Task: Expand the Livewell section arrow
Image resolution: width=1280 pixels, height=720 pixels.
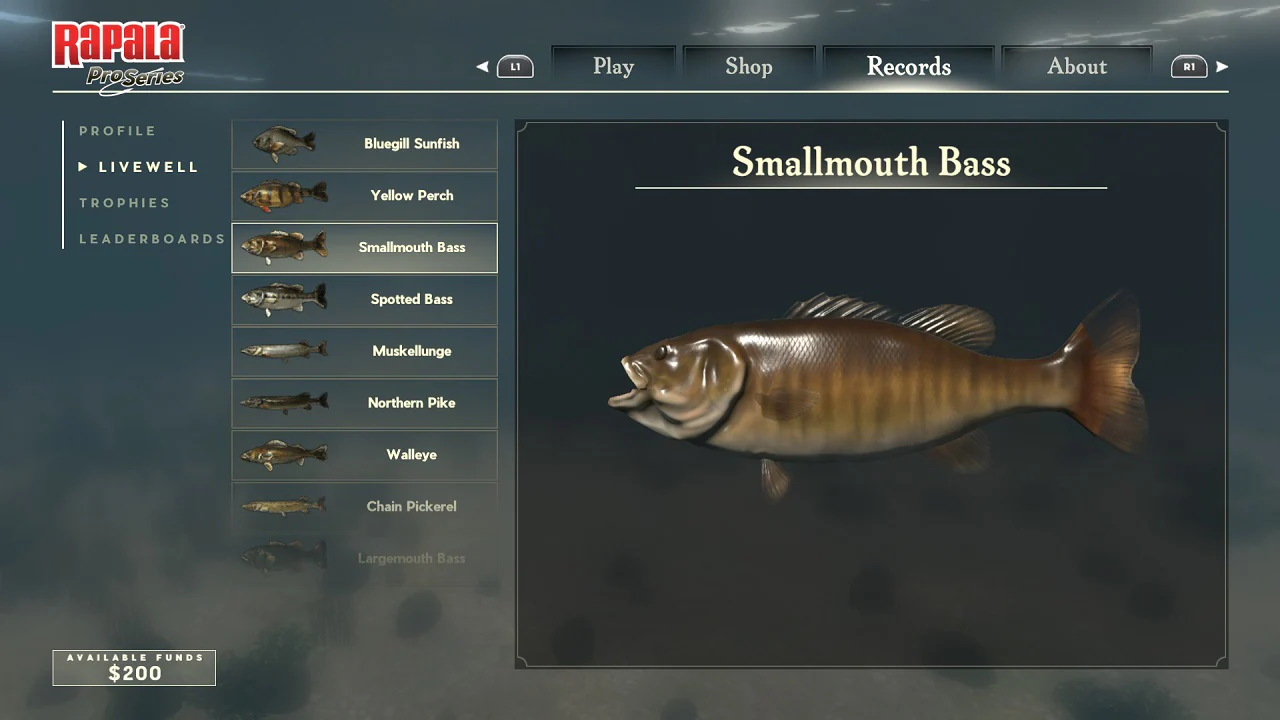Action: [82, 166]
